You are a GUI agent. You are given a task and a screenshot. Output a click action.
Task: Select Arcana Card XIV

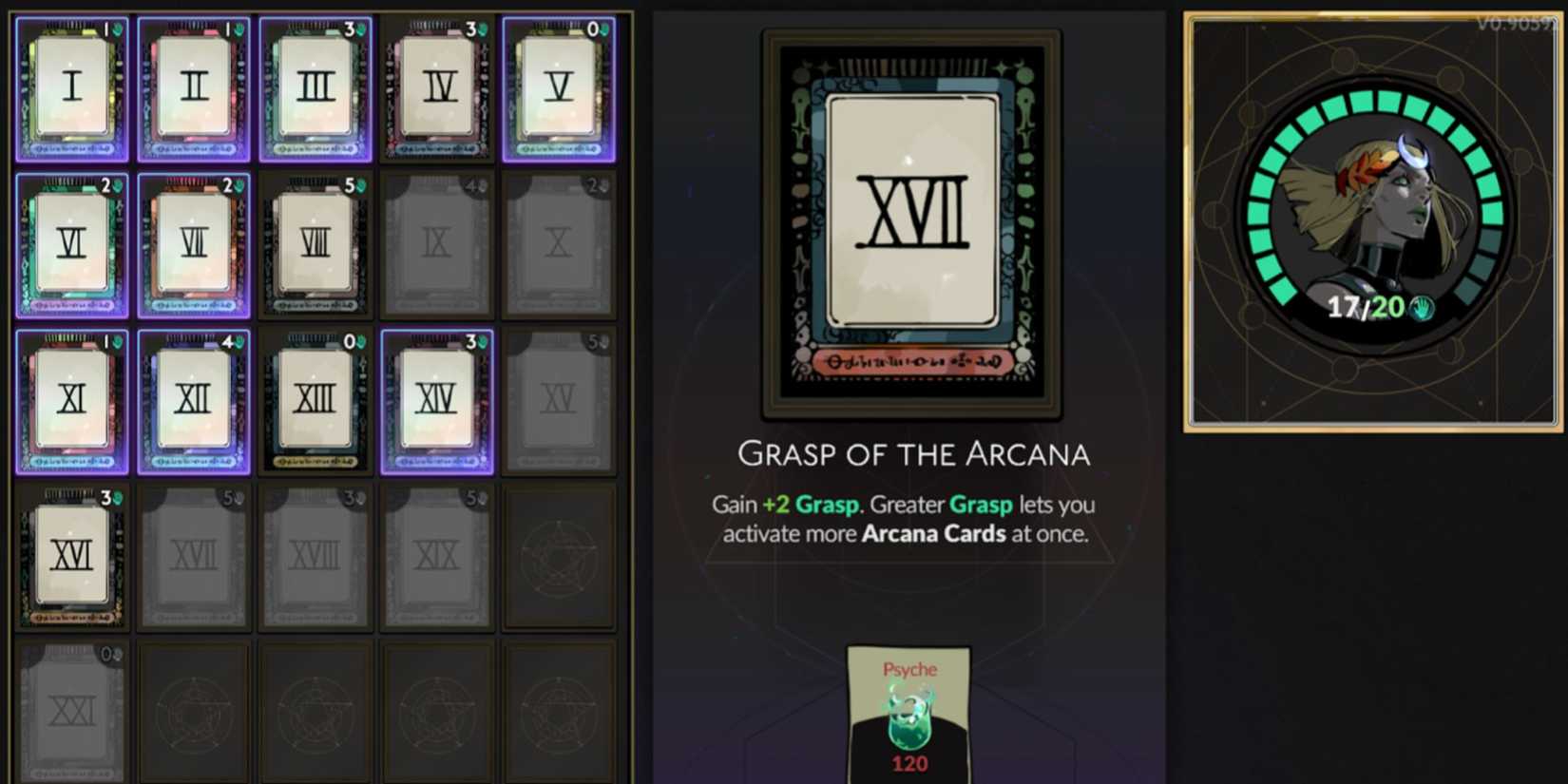click(437, 399)
